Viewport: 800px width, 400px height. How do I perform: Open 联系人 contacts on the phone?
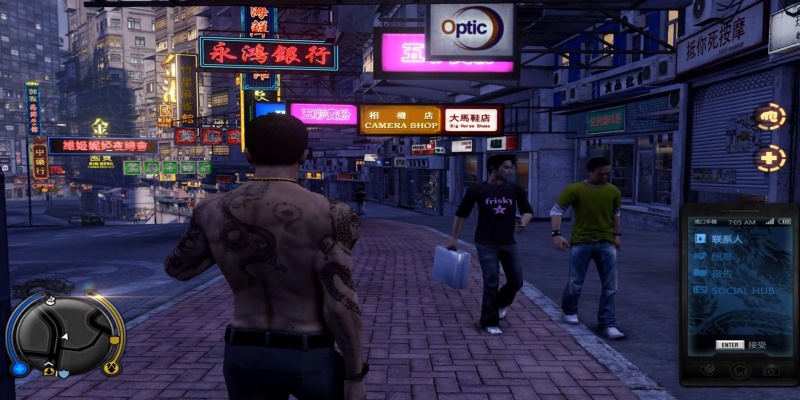click(x=727, y=239)
